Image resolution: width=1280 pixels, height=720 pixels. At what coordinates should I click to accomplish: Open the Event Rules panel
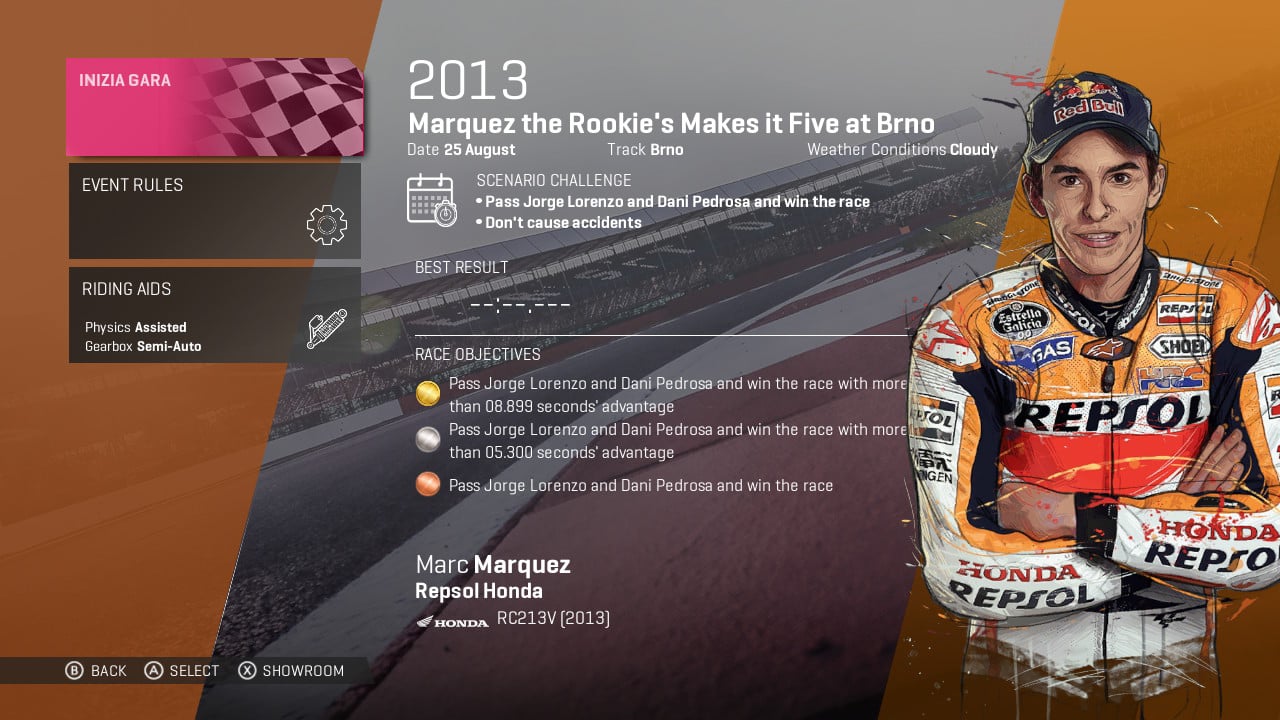(215, 210)
